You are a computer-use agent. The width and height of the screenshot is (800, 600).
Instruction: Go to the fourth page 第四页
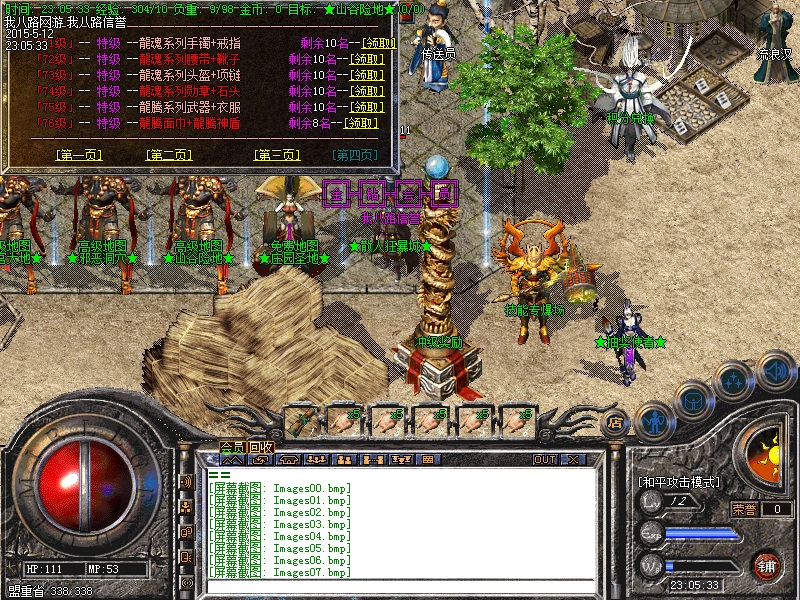(x=355, y=155)
